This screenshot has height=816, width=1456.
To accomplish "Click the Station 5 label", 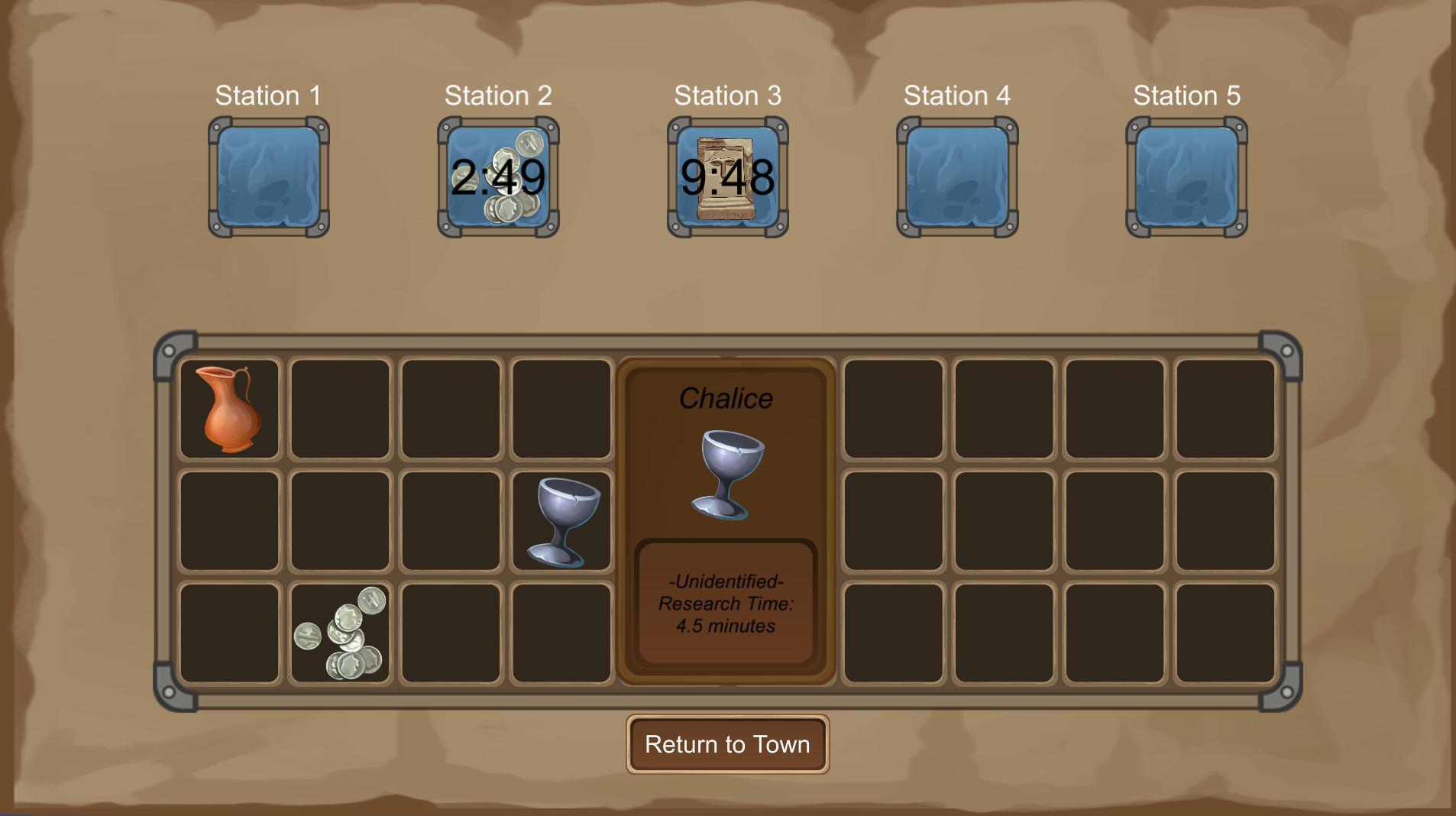I will pyautogui.click(x=1185, y=95).
